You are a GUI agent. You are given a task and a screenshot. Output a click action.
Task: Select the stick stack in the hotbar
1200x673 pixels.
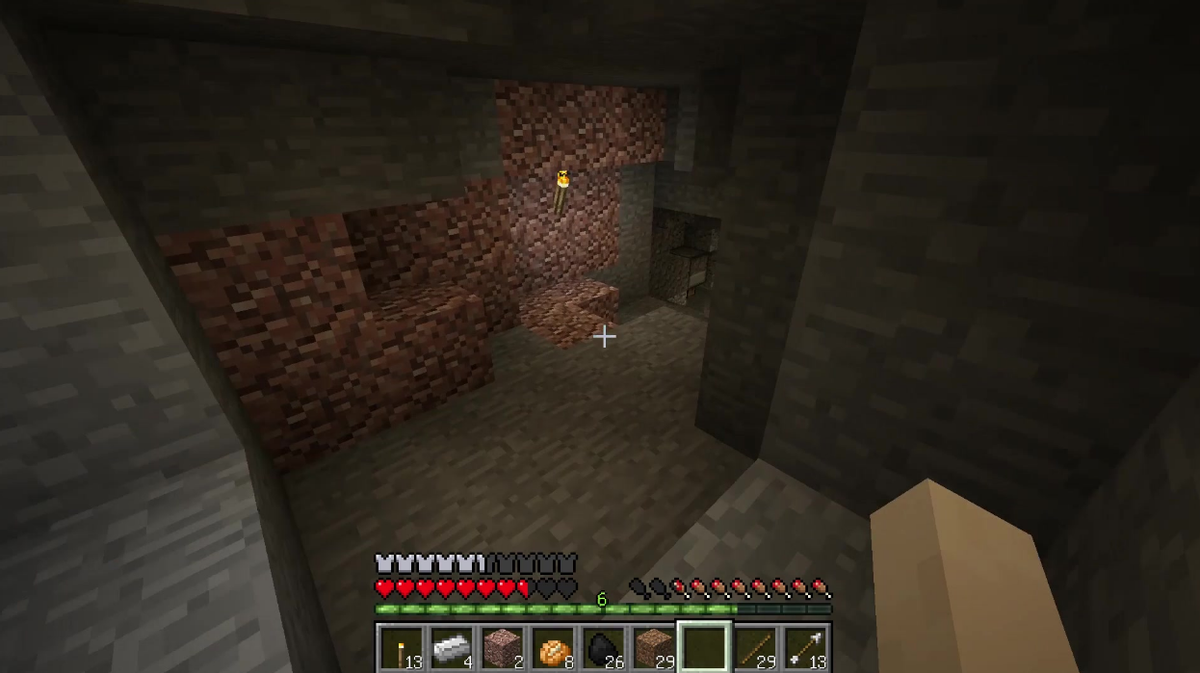756,647
